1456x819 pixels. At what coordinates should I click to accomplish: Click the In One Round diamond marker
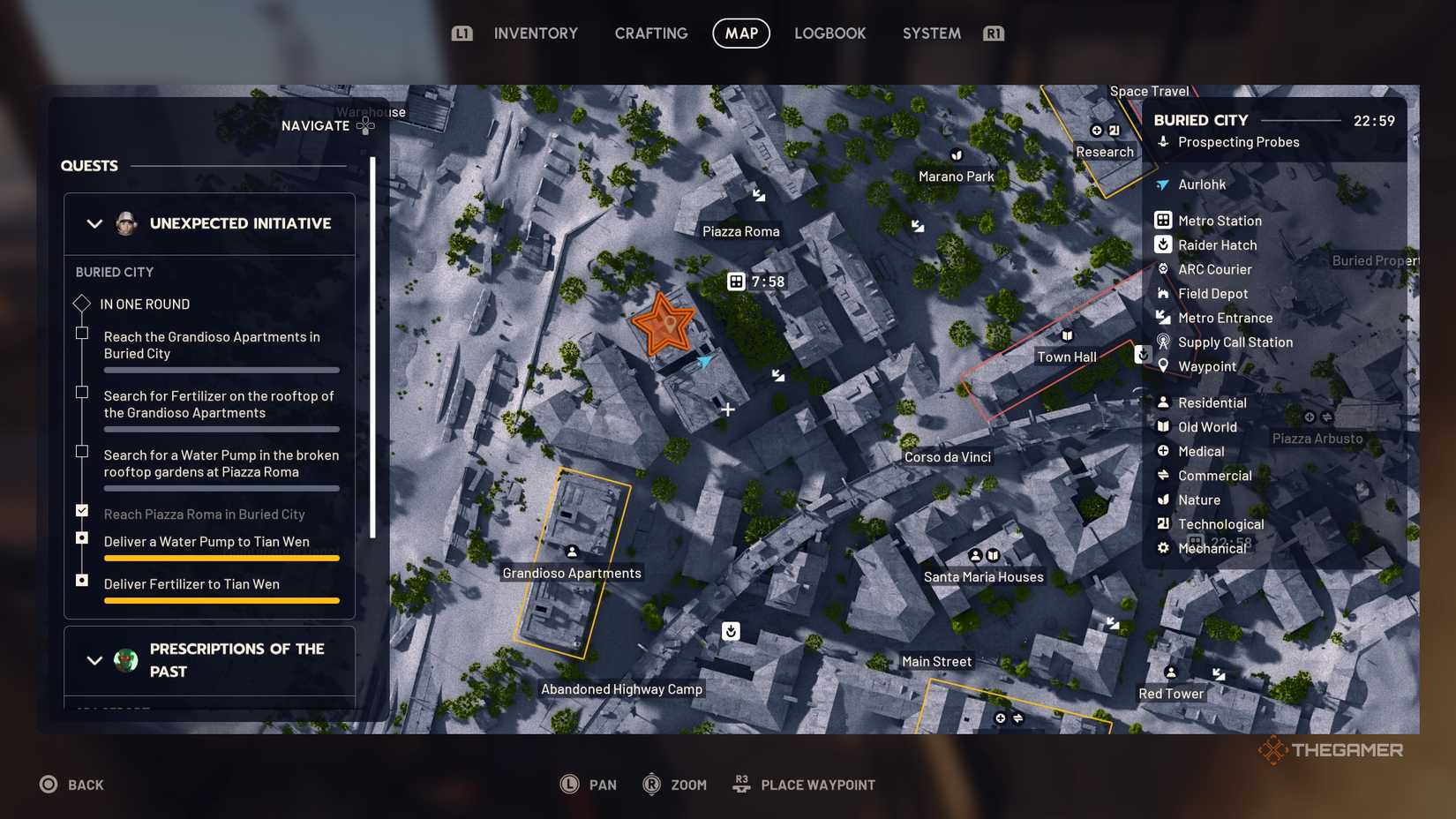click(x=81, y=303)
